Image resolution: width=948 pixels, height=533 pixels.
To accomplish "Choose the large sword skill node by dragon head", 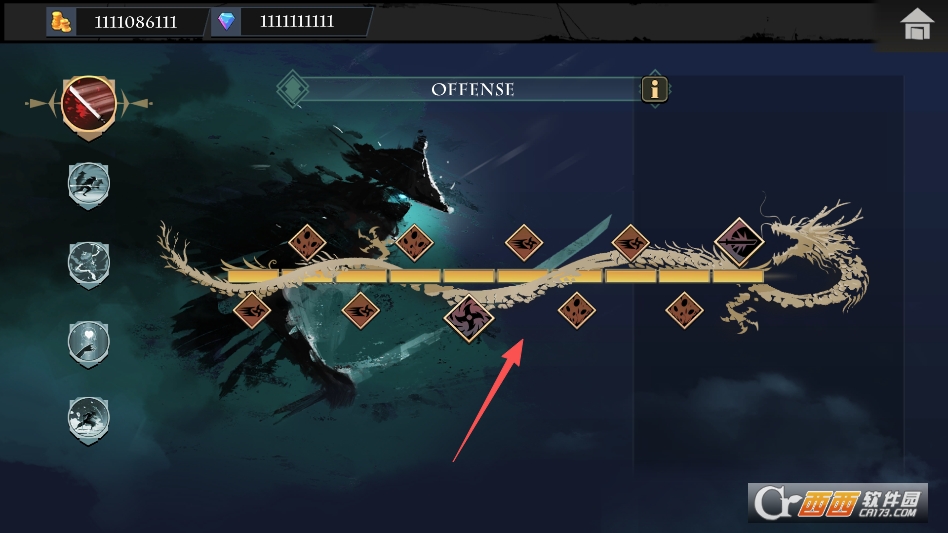I will tap(740, 242).
